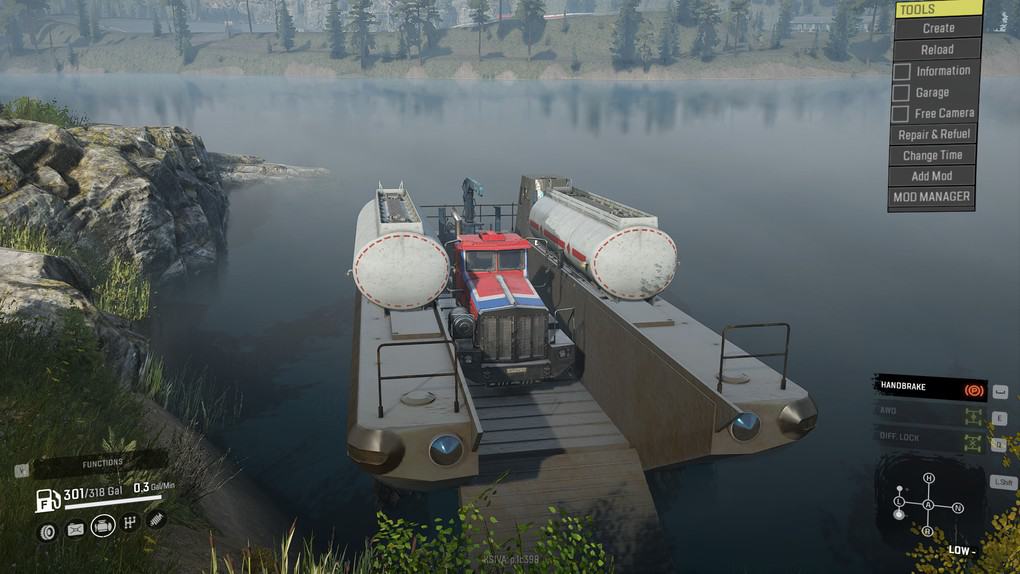Shift to the H high gear
Viewport: 1020px width, 574px height.
click(928, 478)
